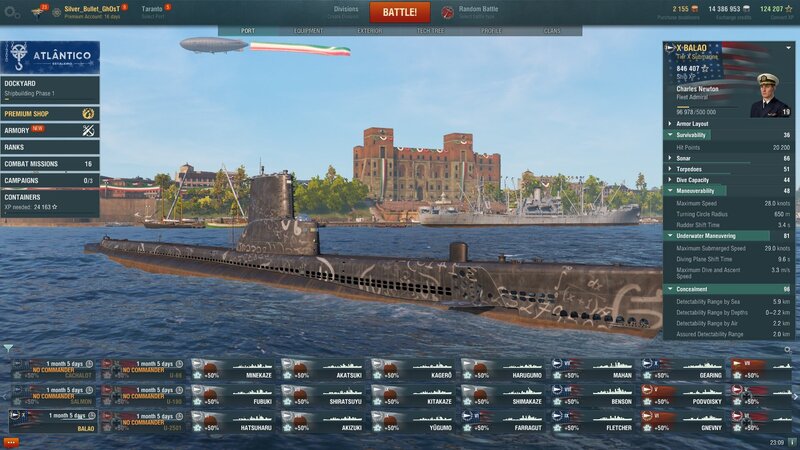
Task: Go to the Profile tab
Action: pos(492,31)
